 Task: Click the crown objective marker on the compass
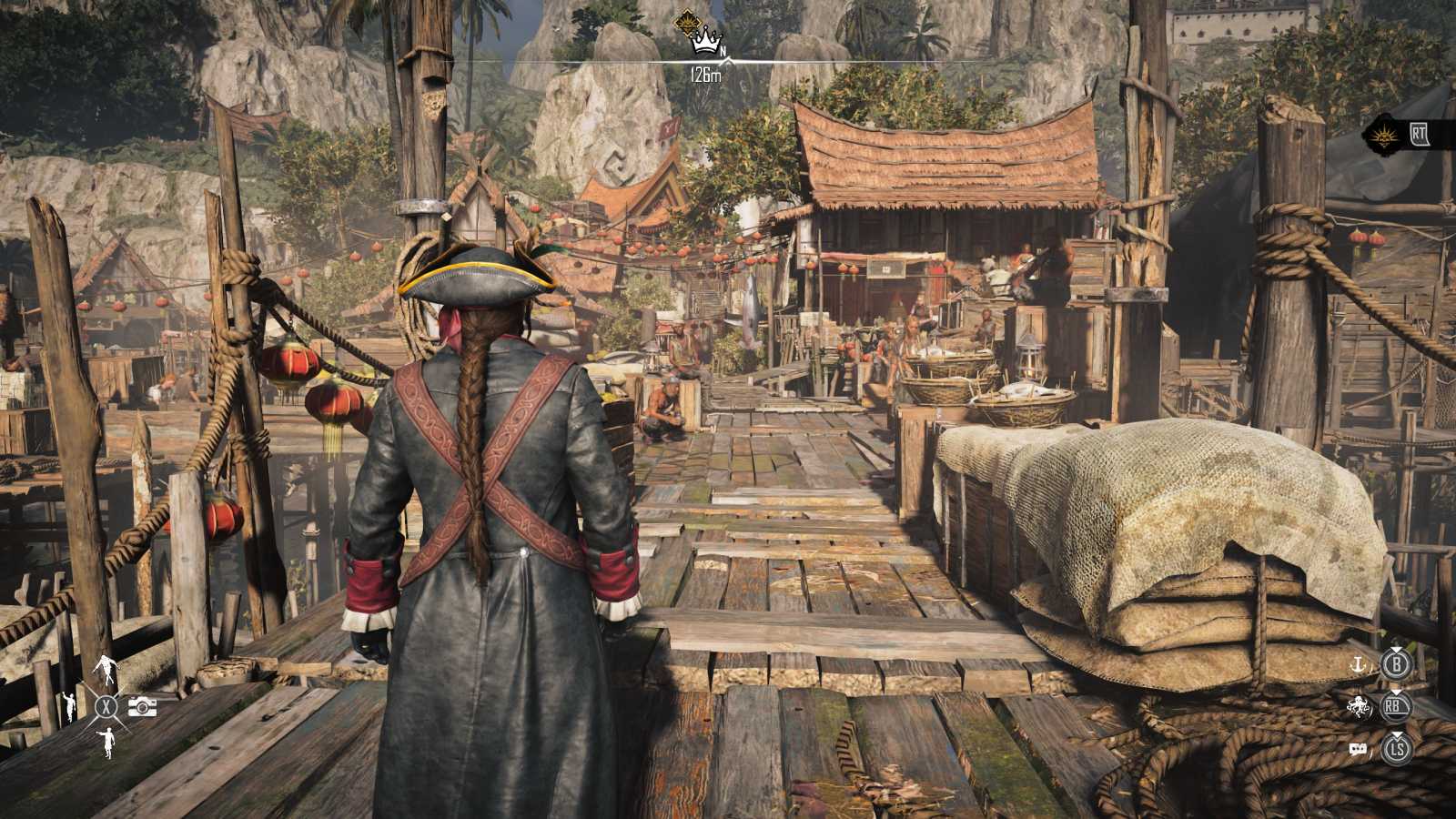pyautogui.click(x=706, y=43)
